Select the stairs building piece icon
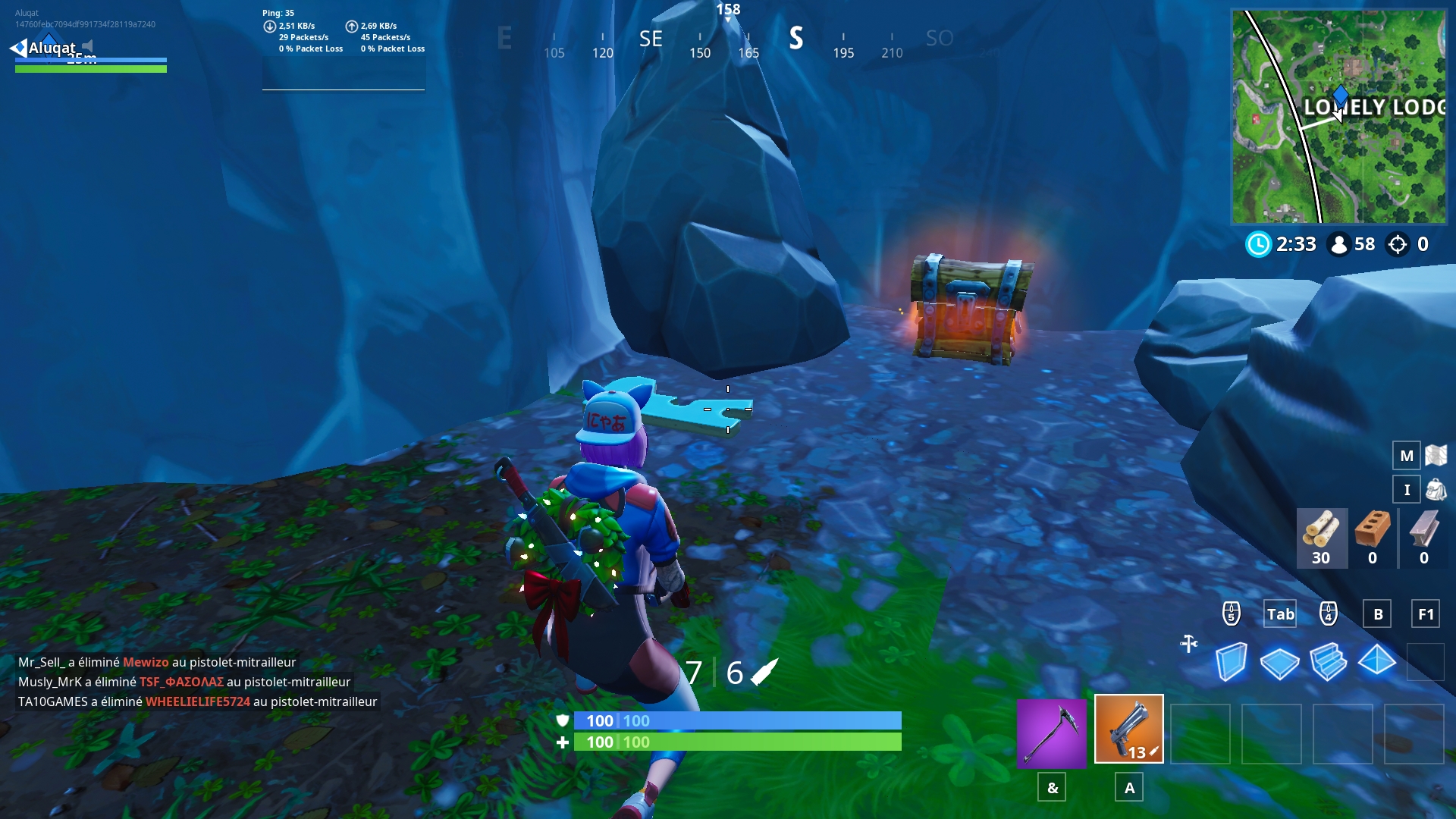The image size is (1456, 819). tap(1329, 661)
